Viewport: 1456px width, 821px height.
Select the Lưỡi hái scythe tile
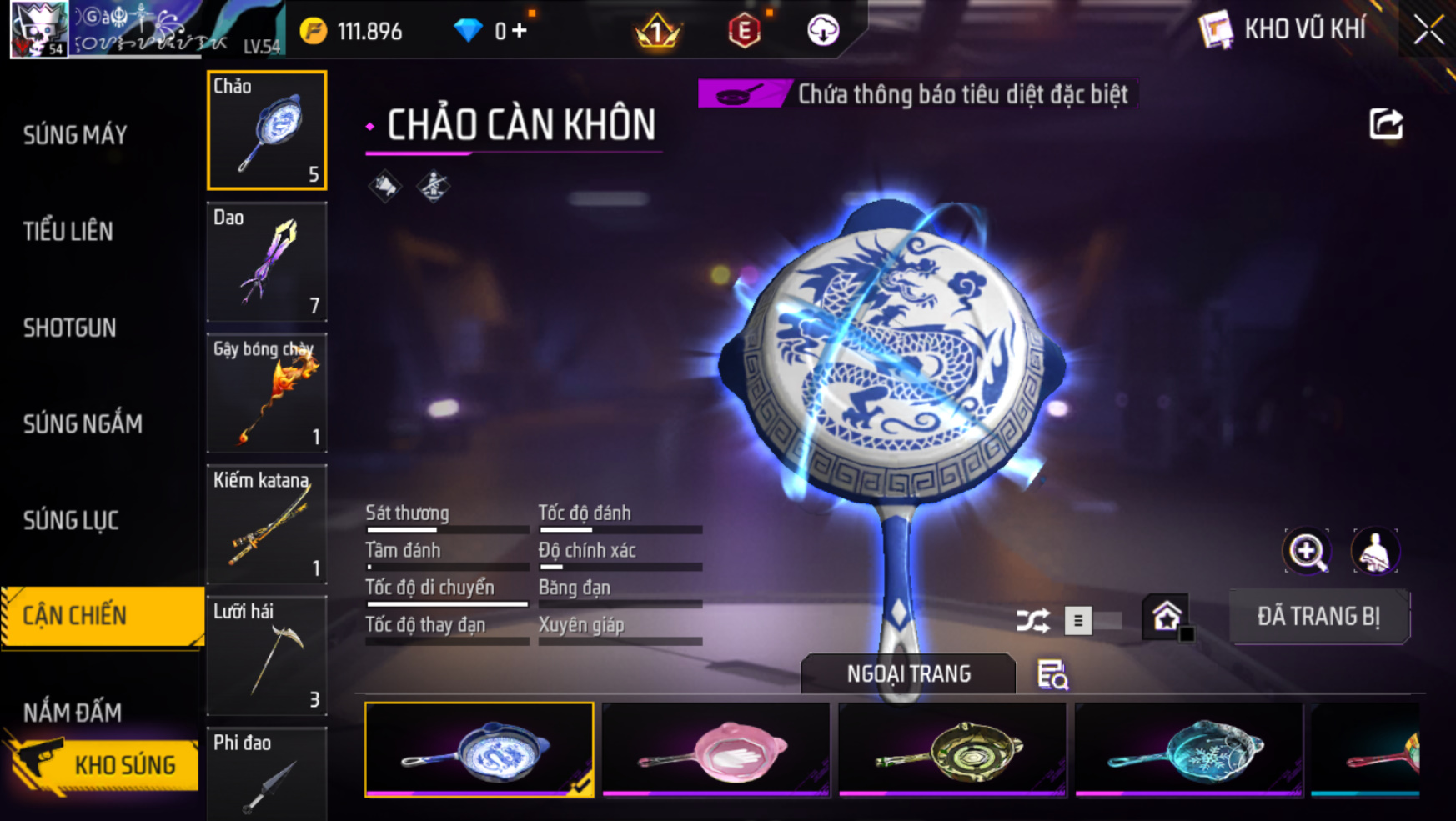point(267,655)
